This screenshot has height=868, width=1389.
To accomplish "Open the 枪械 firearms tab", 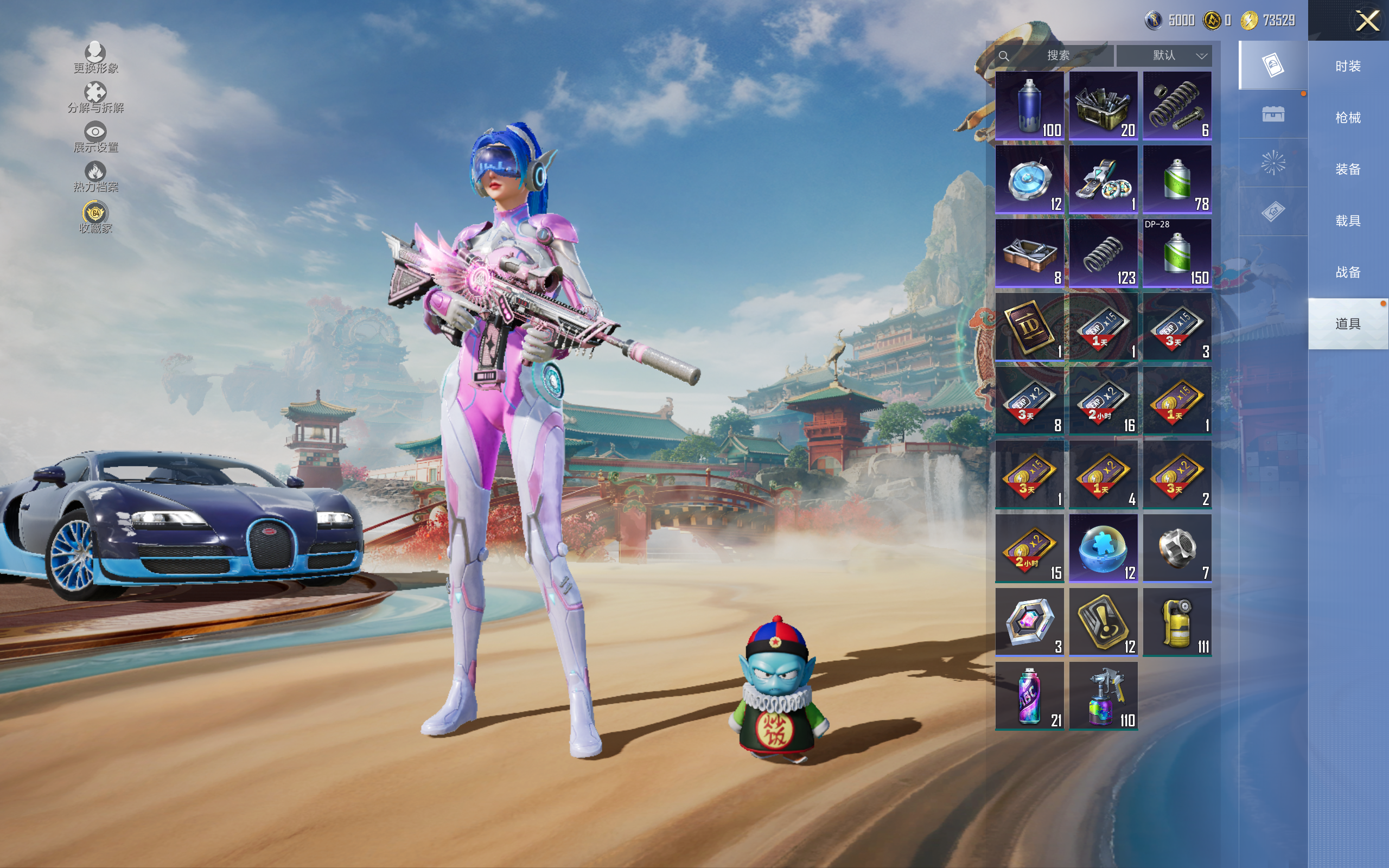I will [1348, 118].
